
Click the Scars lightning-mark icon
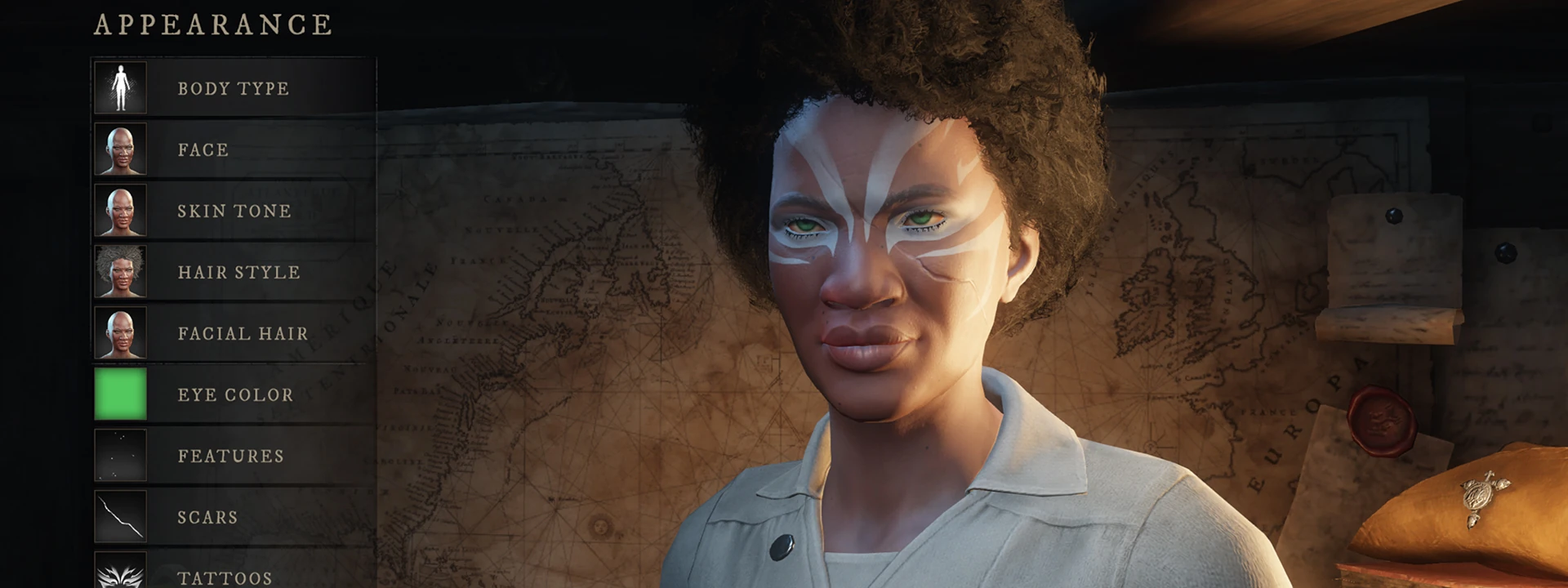click(121, 516)
